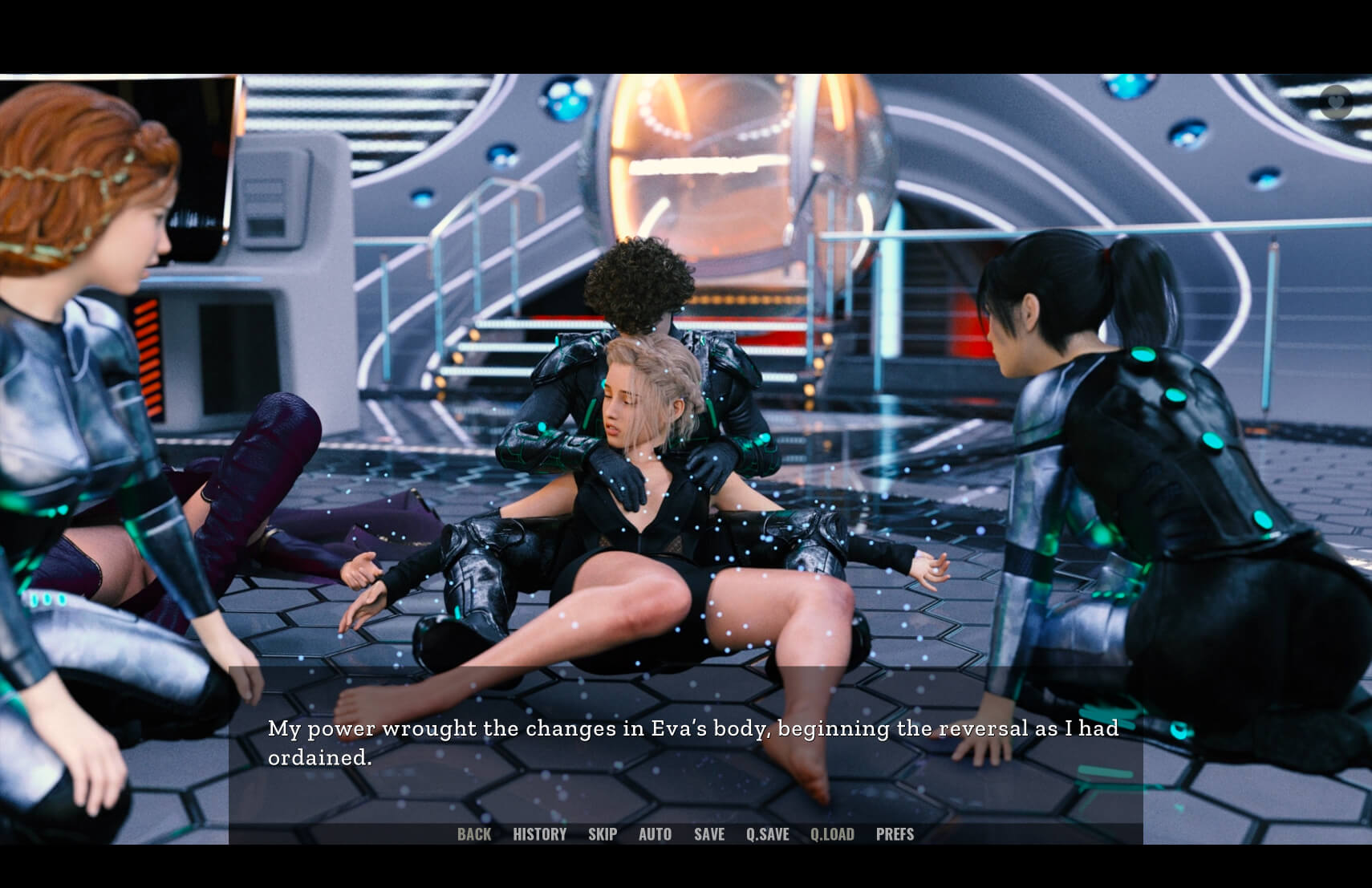Go back with the Back button
1372x888 pixels.
(474, 834)
